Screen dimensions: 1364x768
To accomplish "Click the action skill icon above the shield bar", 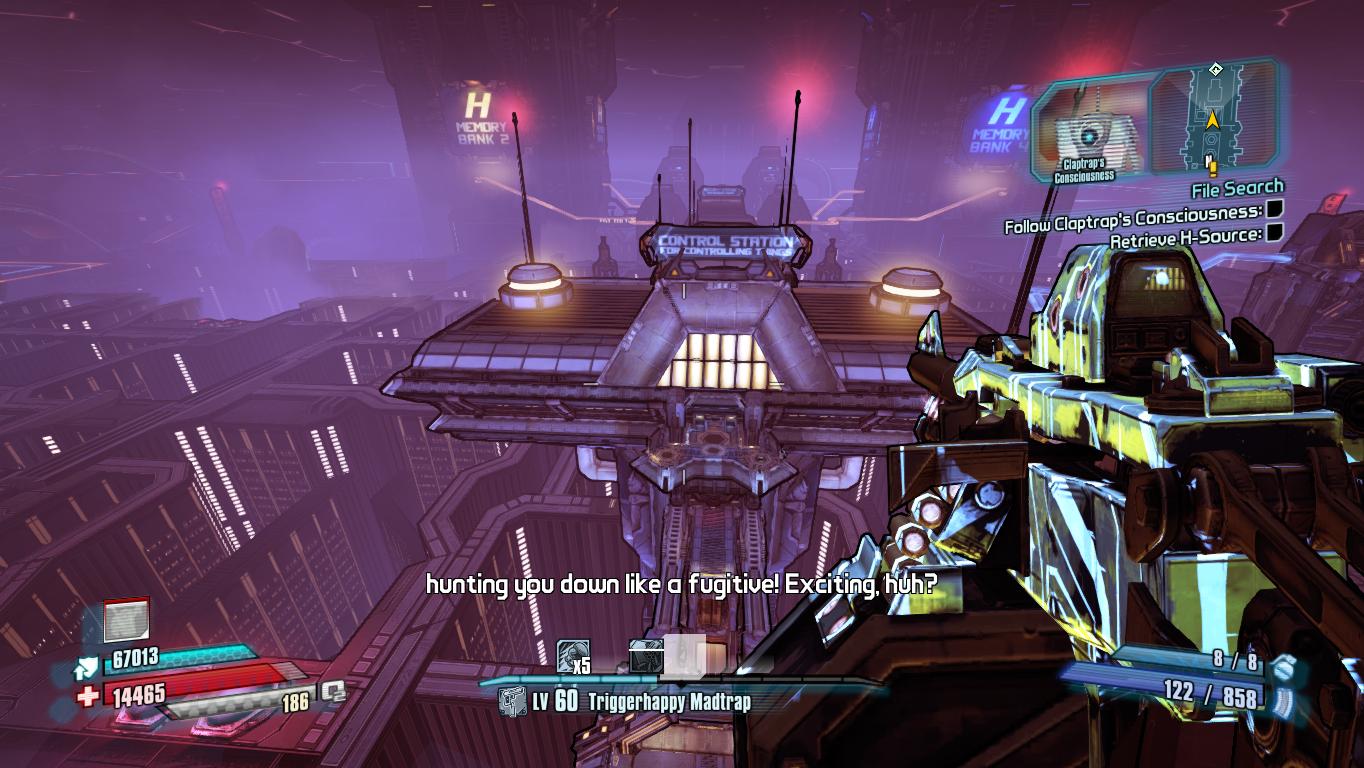I will click(x=126, y=620).
